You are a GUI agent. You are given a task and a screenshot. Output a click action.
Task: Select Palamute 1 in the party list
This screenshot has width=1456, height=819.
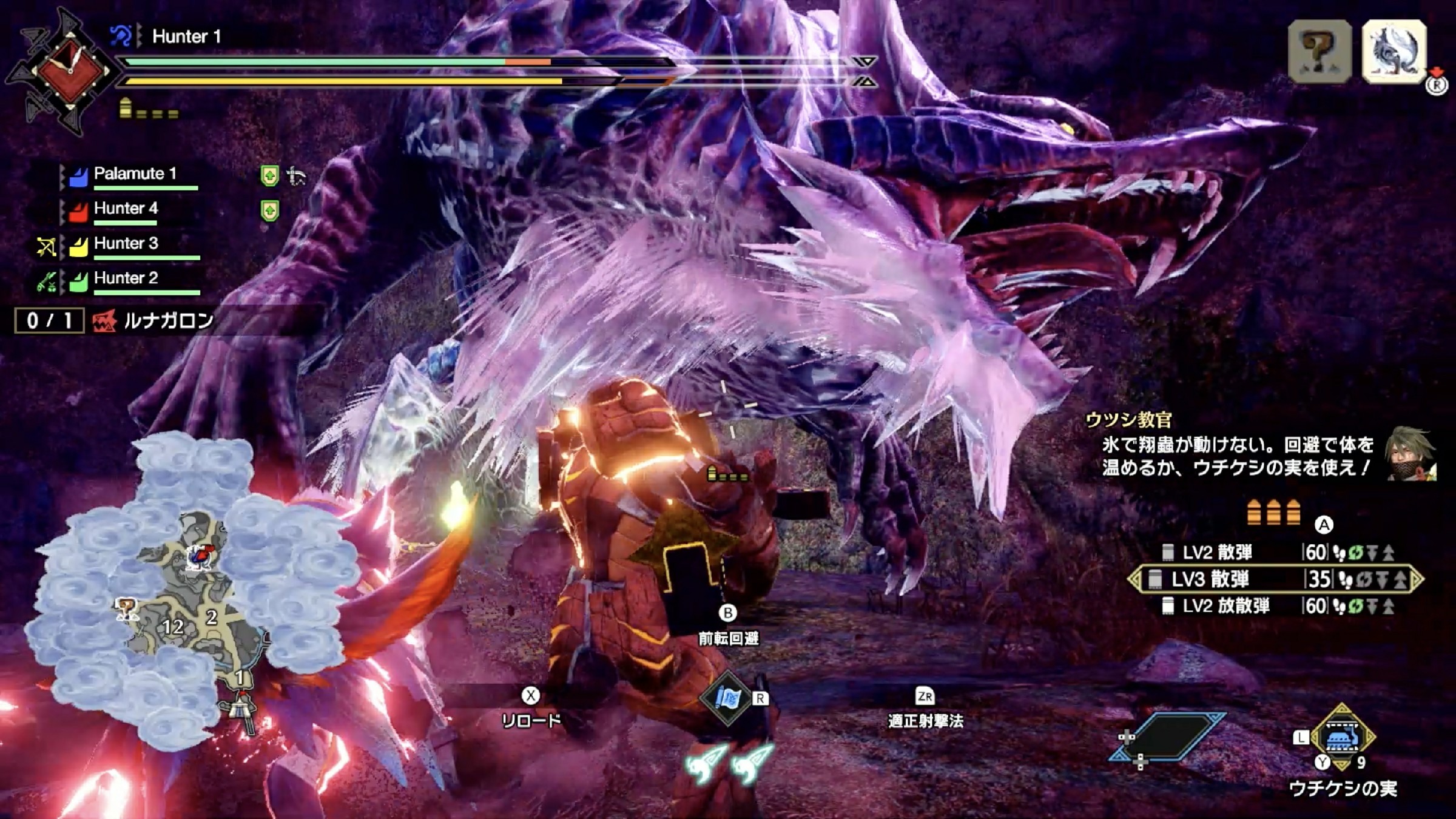(135, 175)
